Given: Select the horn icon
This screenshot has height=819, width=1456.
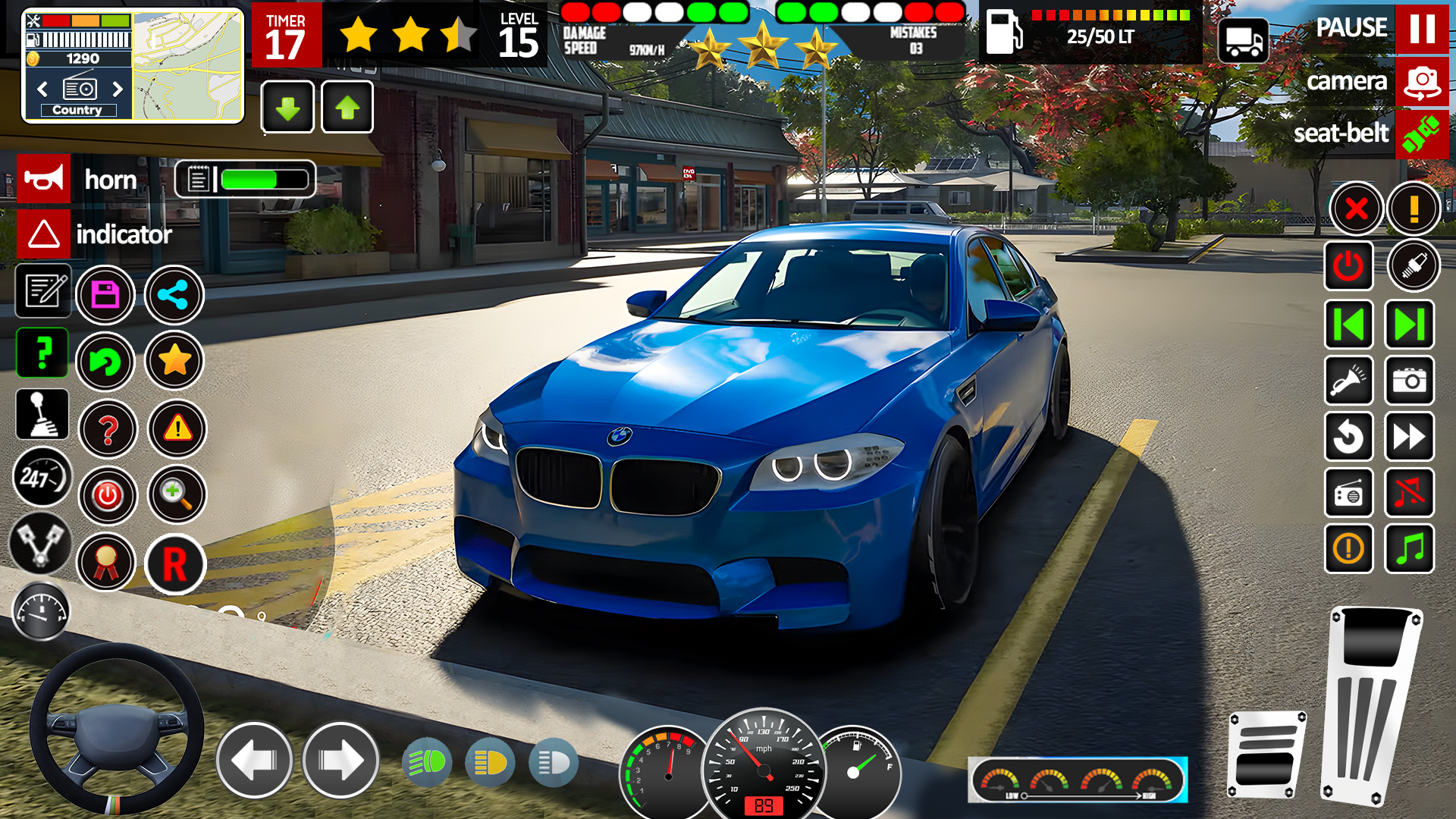Looking at the screenshot, I should [43, 179].
